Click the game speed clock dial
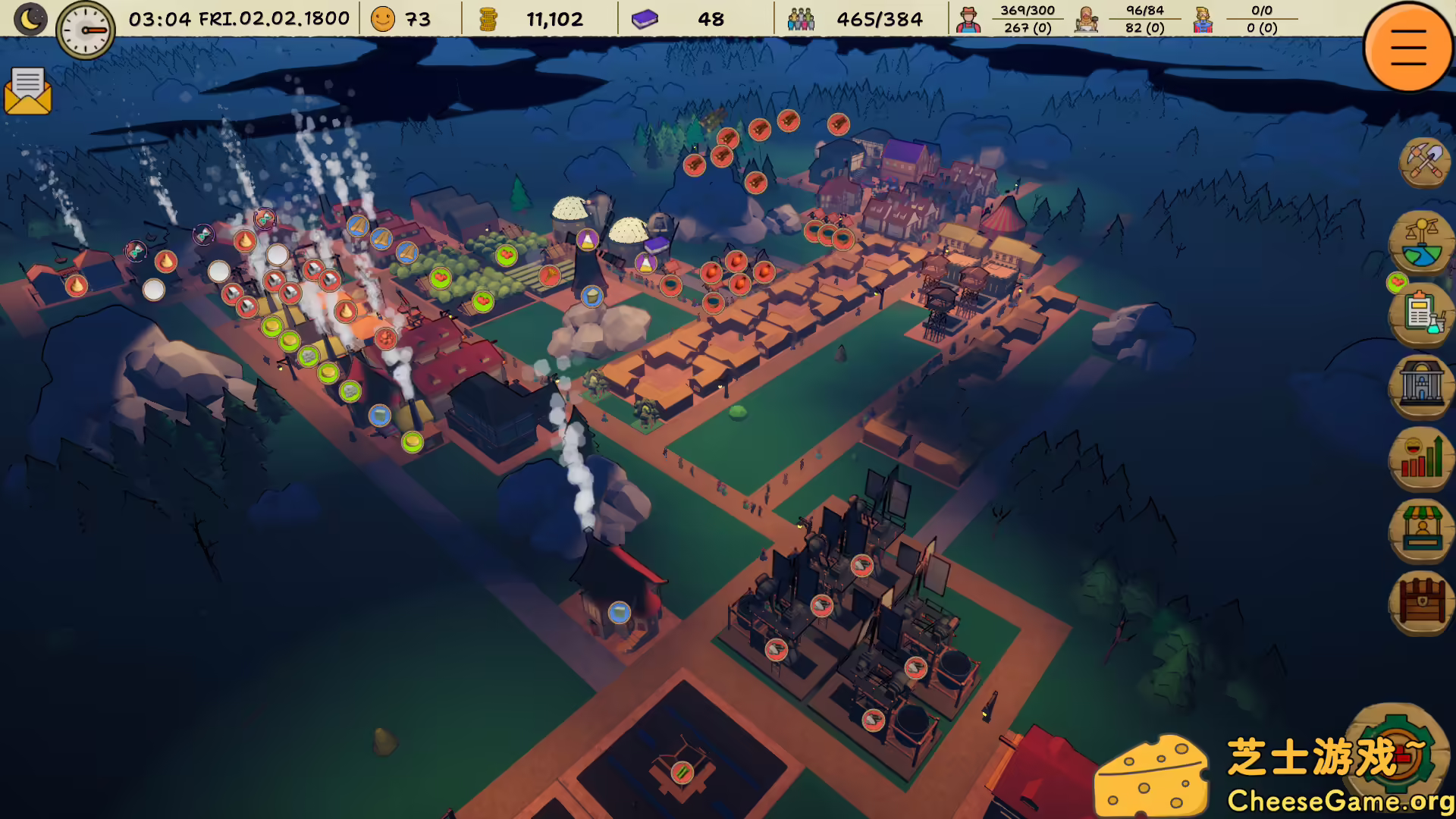 pos(86,28)
